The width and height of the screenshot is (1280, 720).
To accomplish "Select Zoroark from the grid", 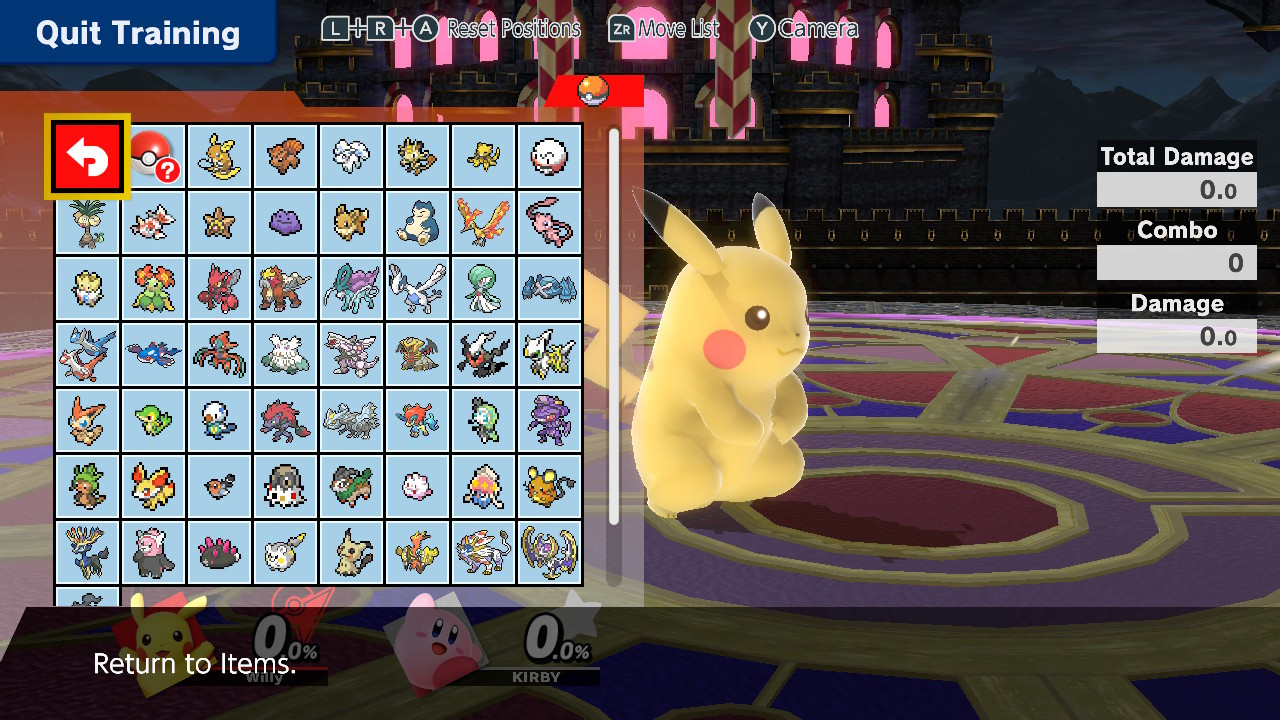I will [285, 420].
